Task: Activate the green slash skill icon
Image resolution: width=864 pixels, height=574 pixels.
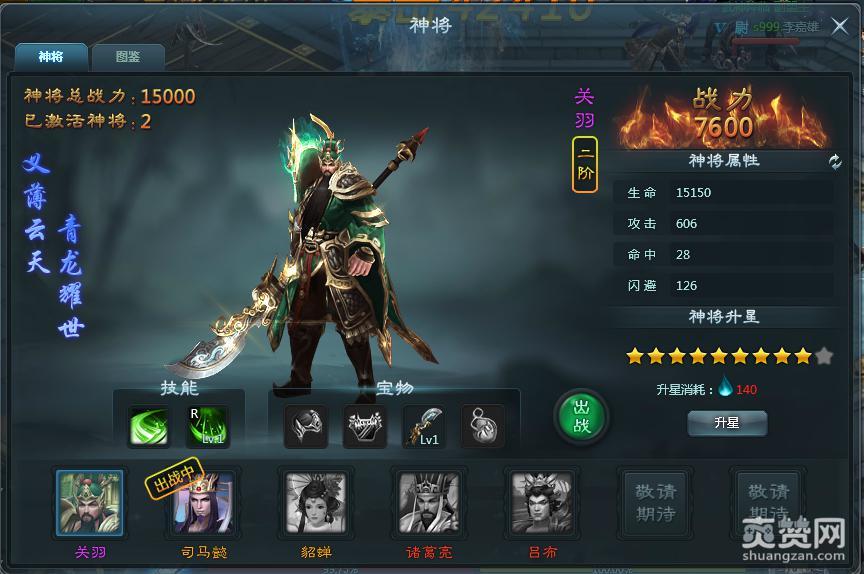Action: tap(149, 427)
